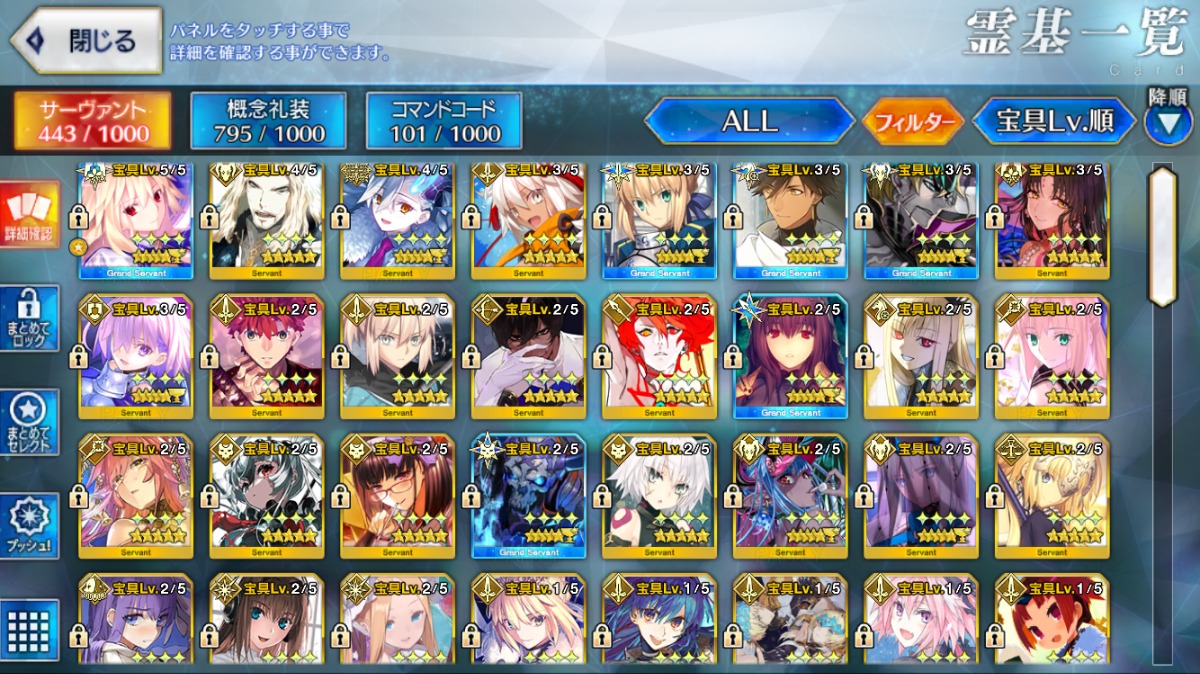The width and height of the screenshot is (1200, 674).
Task: Close the card list with 閉じる
Action: coord(86,41)
